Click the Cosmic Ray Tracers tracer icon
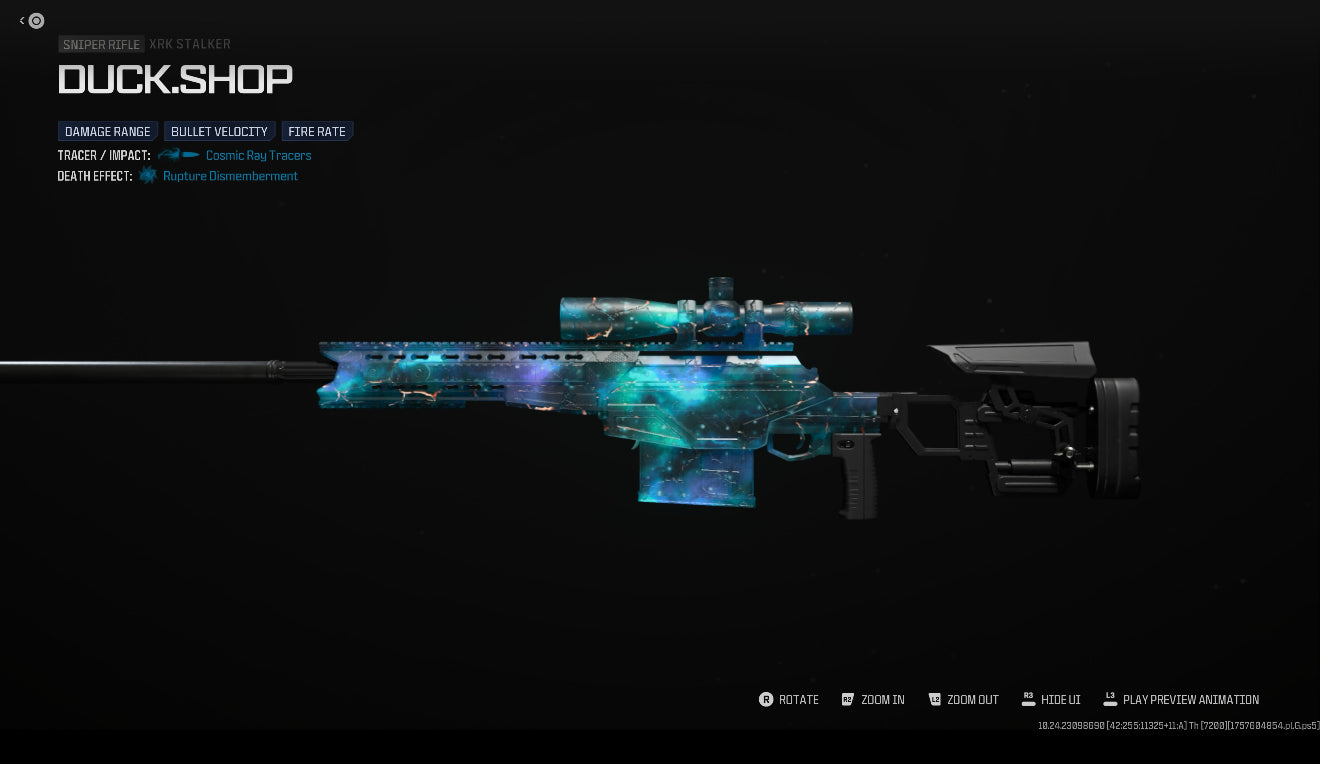1320x764 pixels. (178, 155)
